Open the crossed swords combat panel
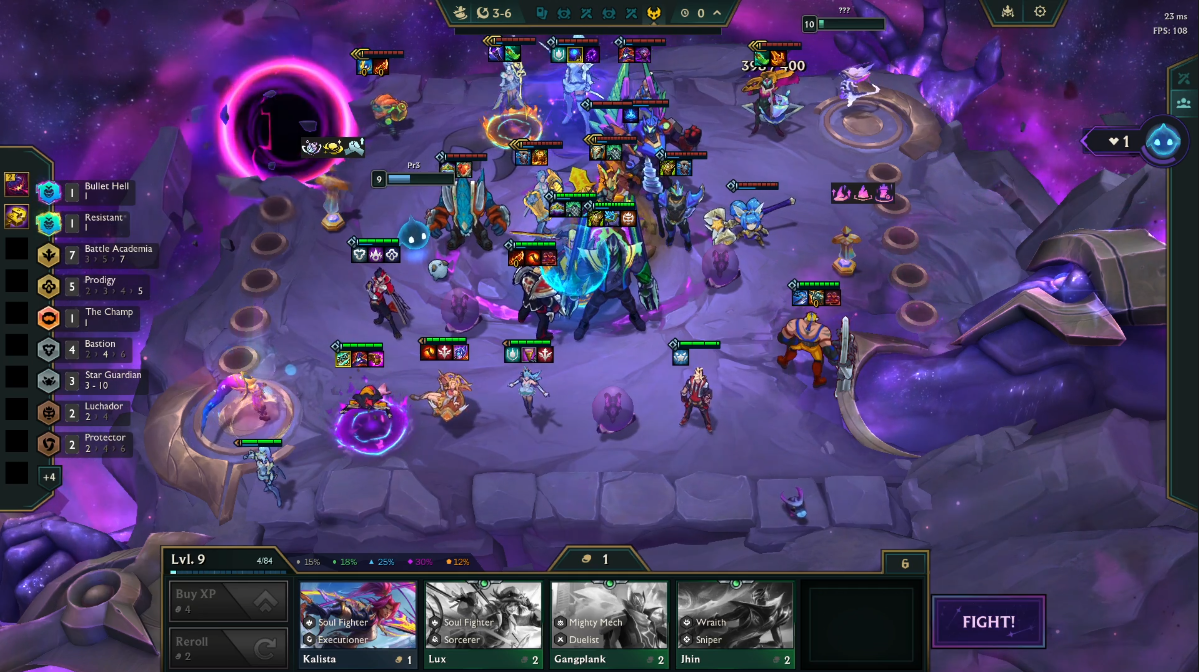 [1184, 78]
